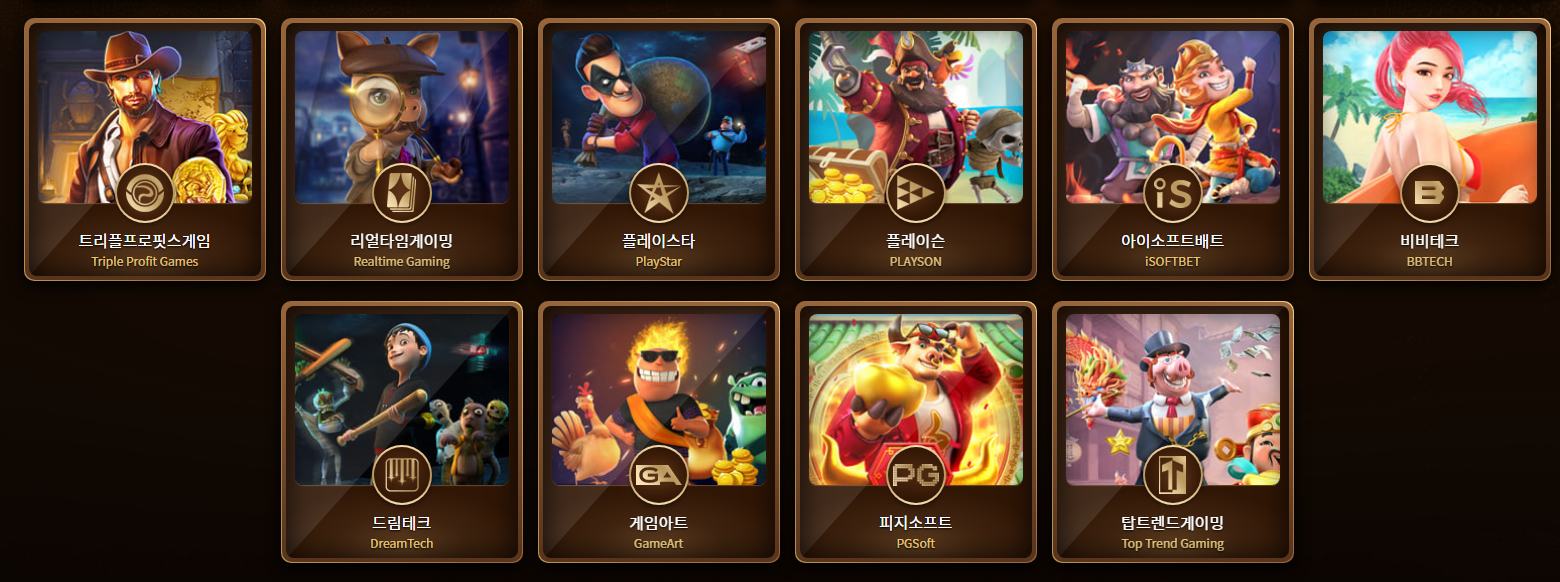Select the iSOFTBET provider card
This screenshot has width=1560, height=582.
point(1173,149)
